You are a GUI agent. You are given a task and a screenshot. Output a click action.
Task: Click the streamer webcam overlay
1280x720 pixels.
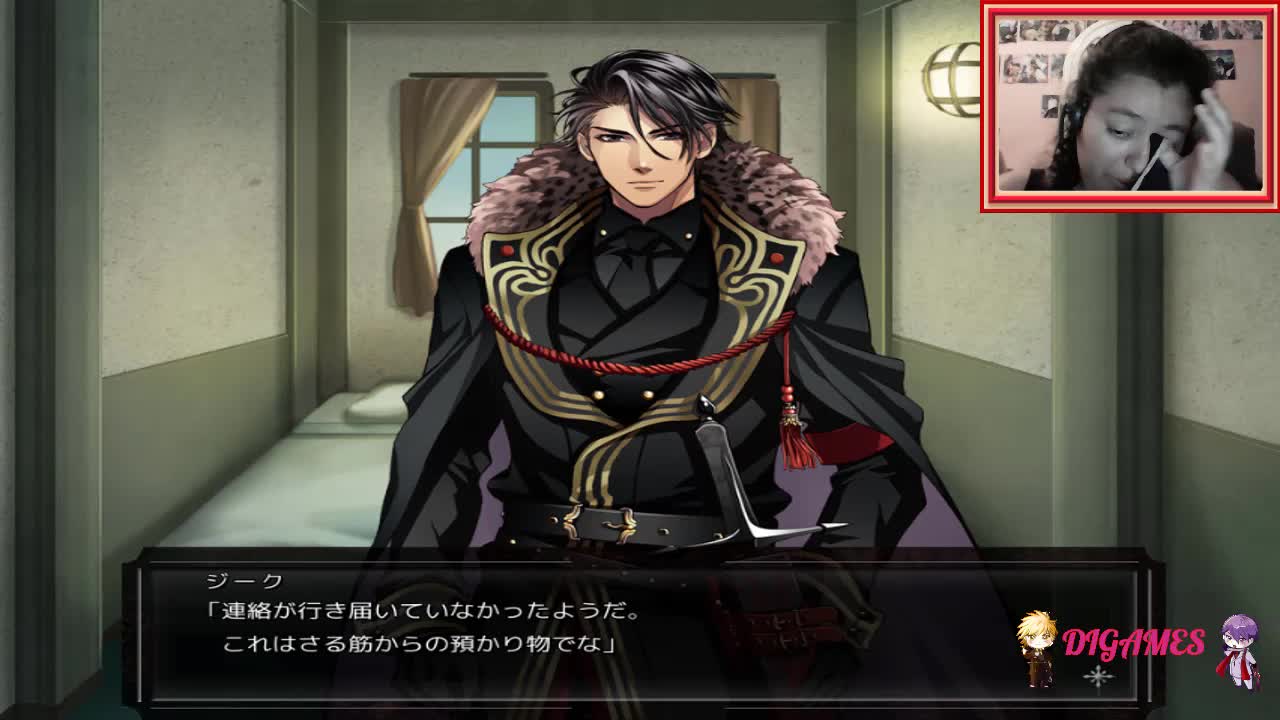click(x=1129, y=107)
